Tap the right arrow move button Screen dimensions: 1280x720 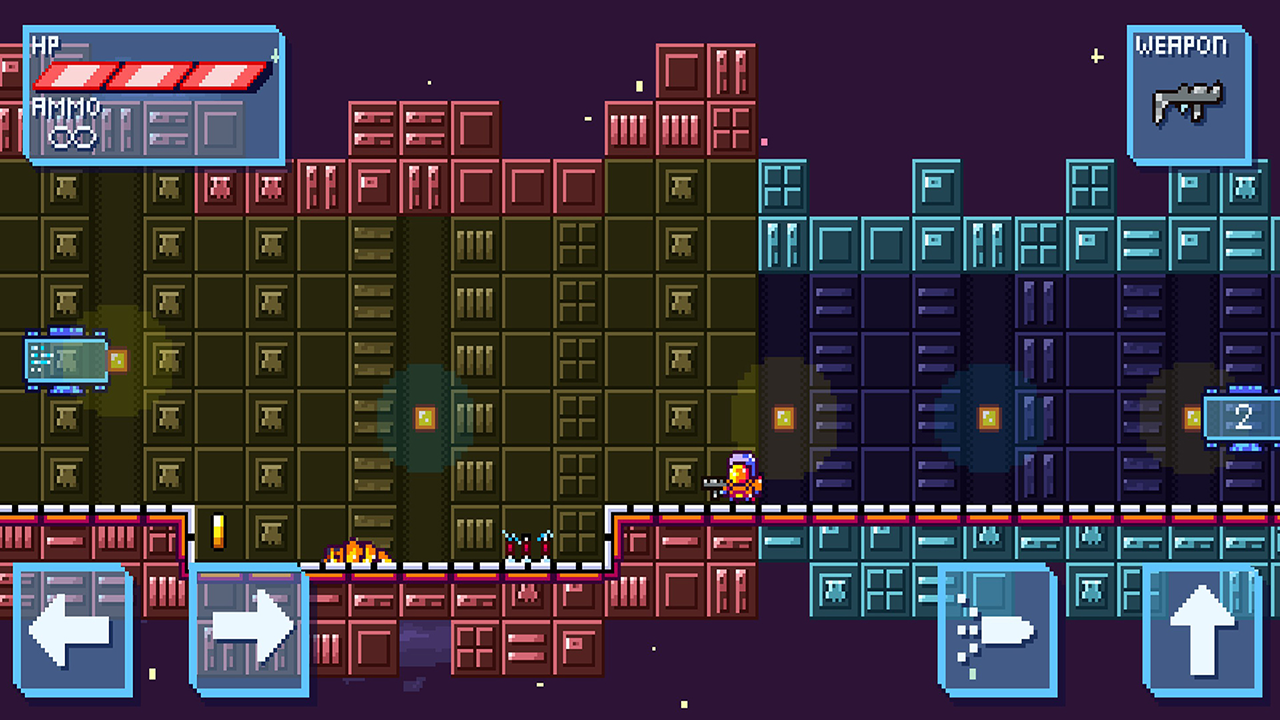(250, 629)
